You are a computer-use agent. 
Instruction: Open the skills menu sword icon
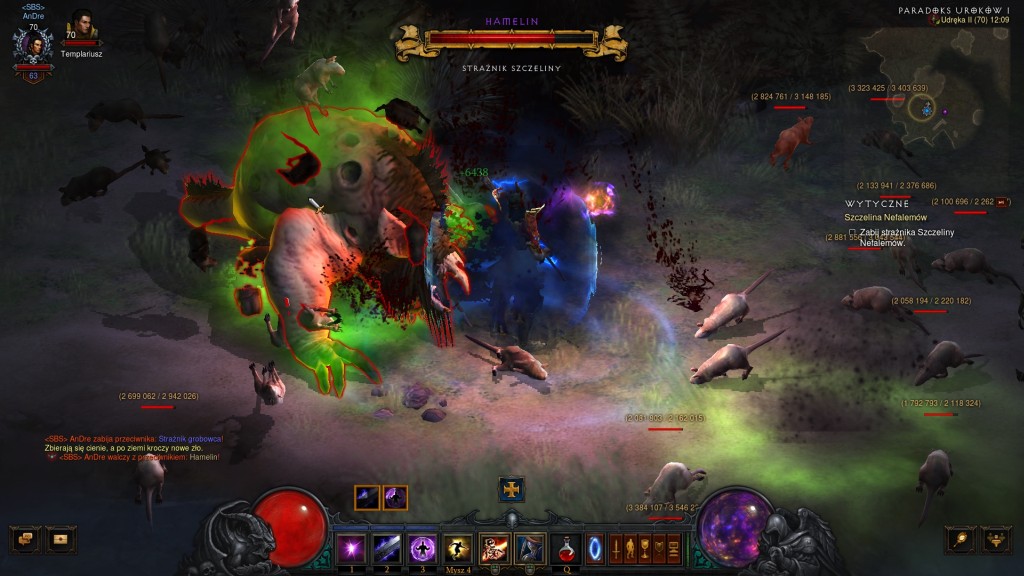coord(615,548)
